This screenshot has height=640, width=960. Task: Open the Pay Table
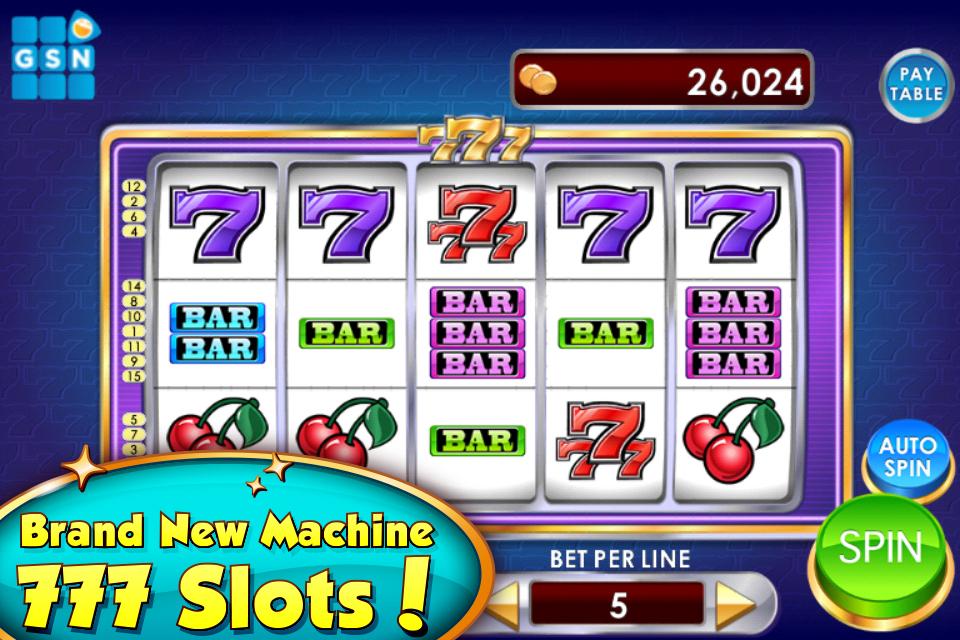916,84
